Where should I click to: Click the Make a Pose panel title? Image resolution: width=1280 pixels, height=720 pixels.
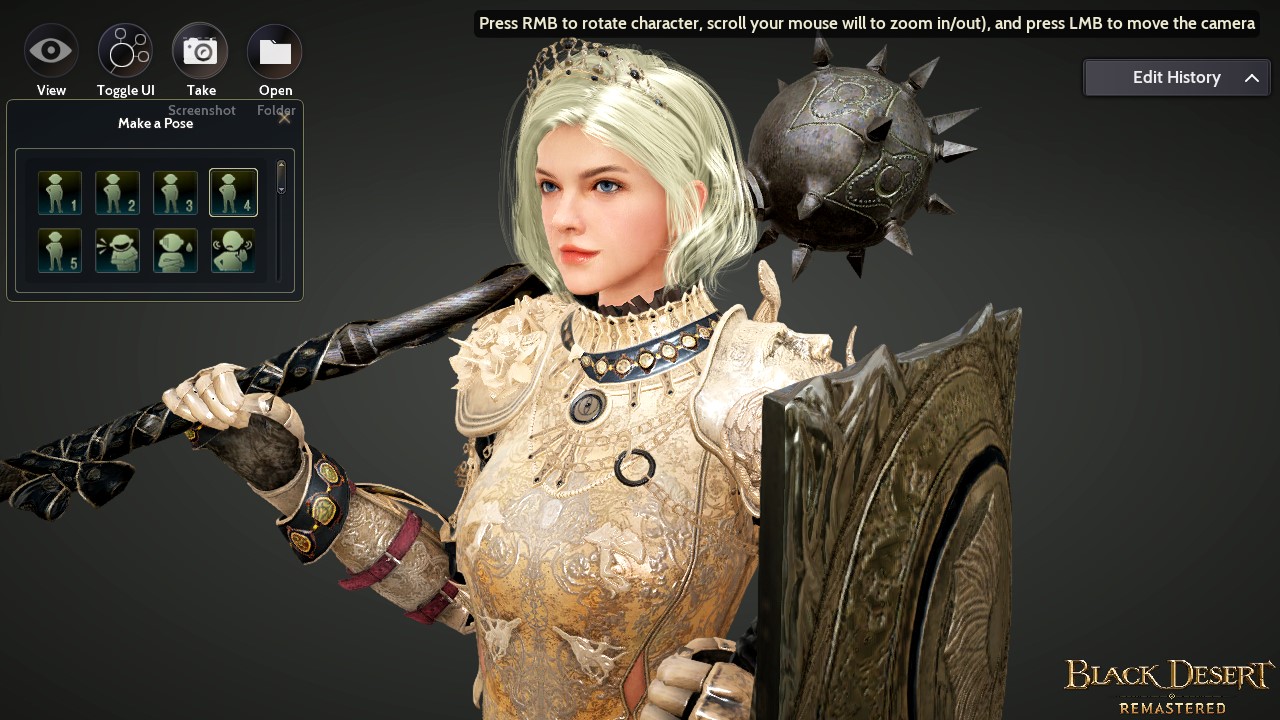(156, 123)
